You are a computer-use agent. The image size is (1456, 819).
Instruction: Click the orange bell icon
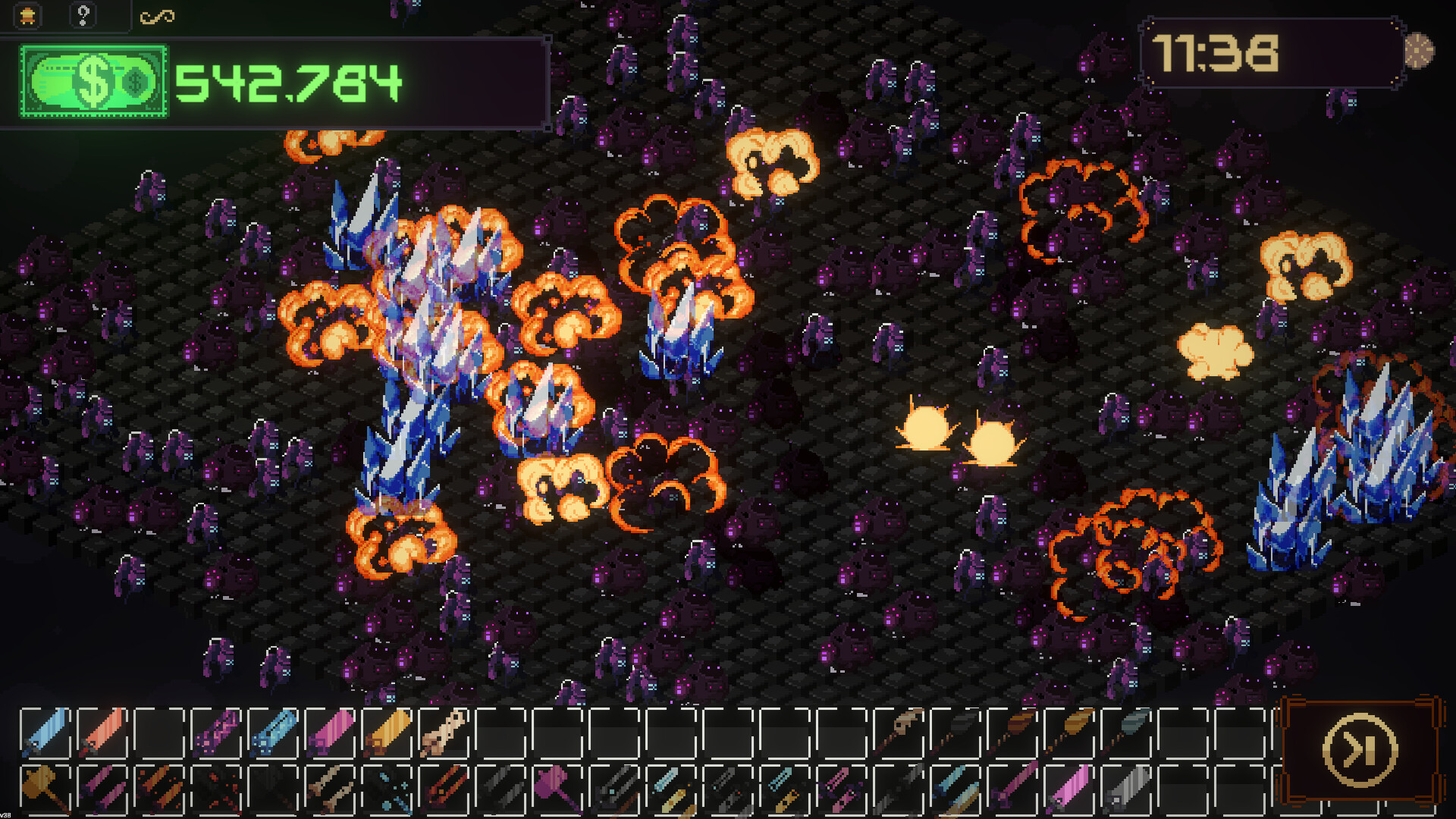(x=28, y=15)
